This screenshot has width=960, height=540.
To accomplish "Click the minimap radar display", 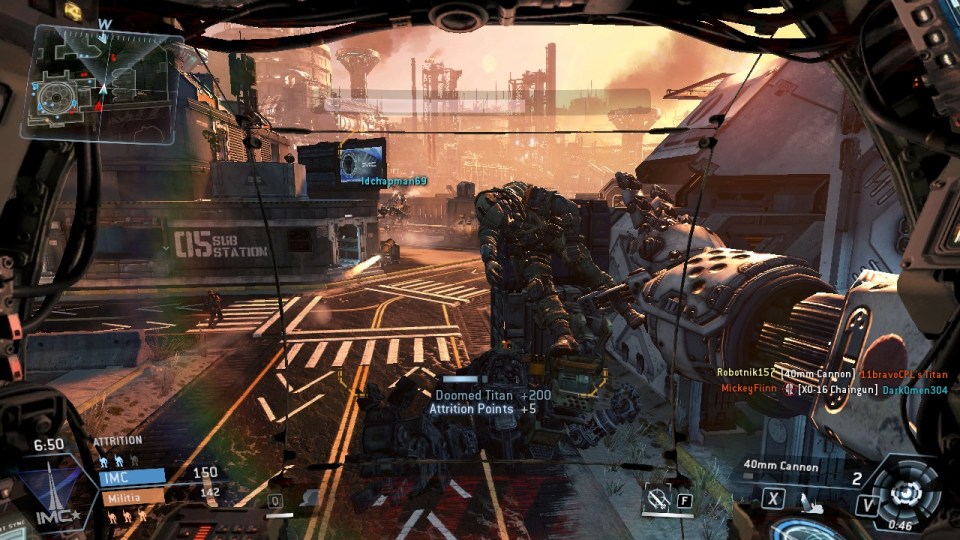I will pyautogui.click(x=105, y=82).
